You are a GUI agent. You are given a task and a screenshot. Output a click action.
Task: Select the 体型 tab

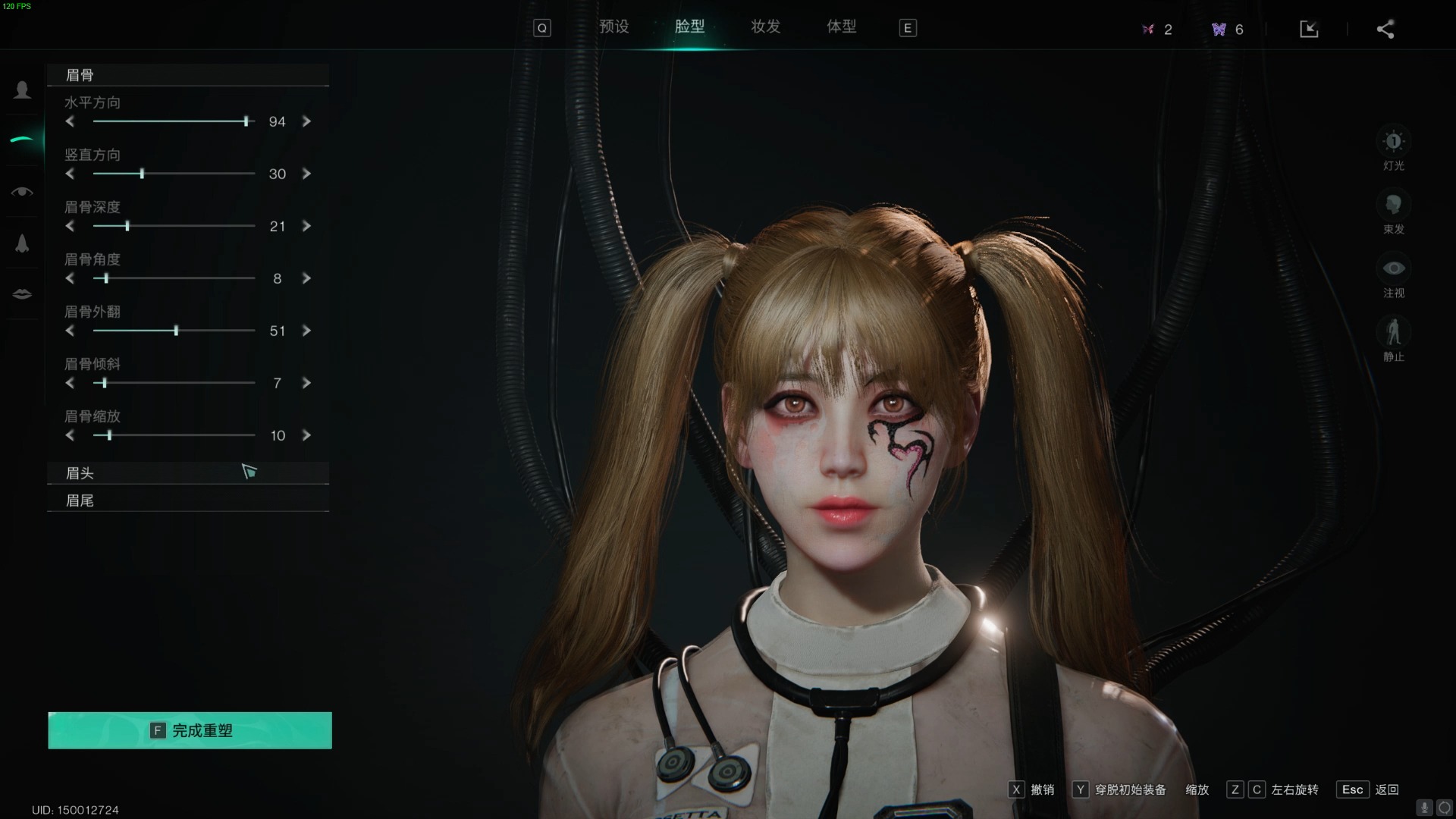(x=841, y=27)
